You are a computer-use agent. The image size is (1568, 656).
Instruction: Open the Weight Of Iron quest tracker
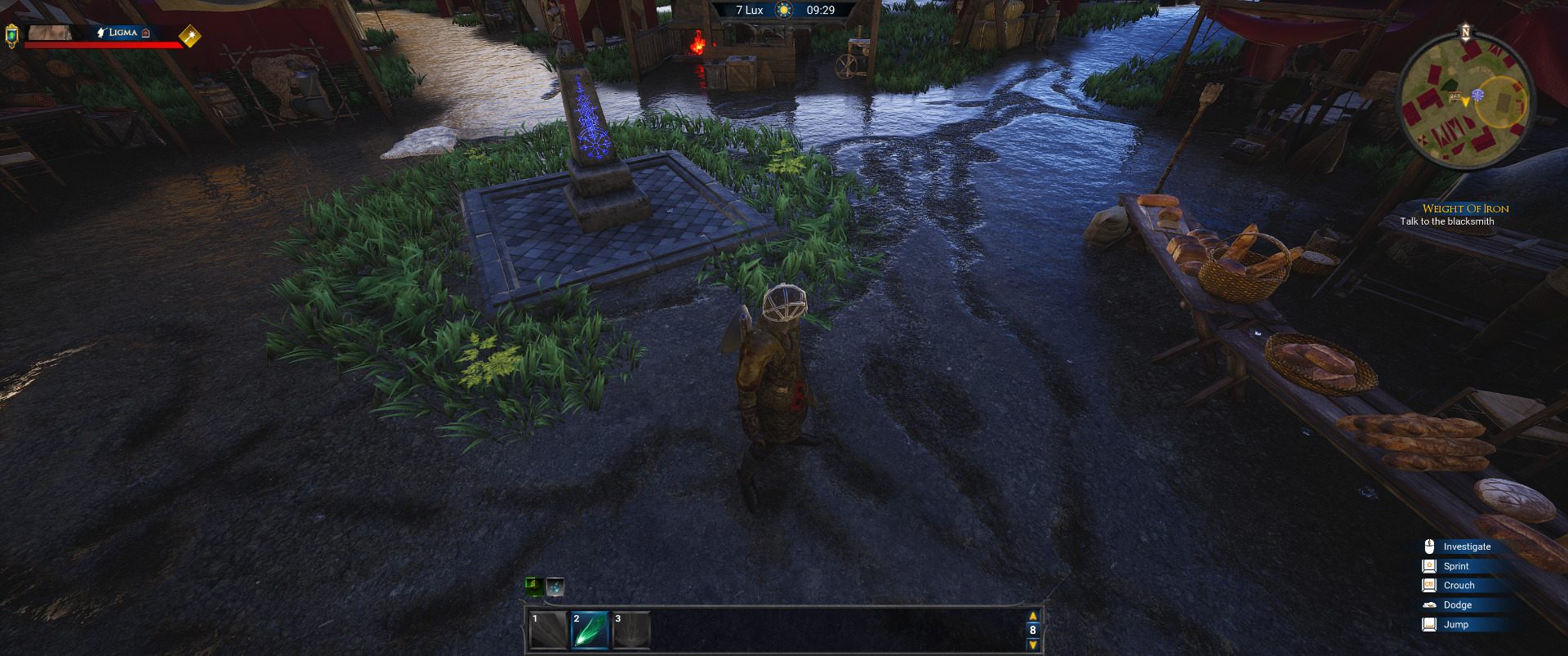(1465, 208)
